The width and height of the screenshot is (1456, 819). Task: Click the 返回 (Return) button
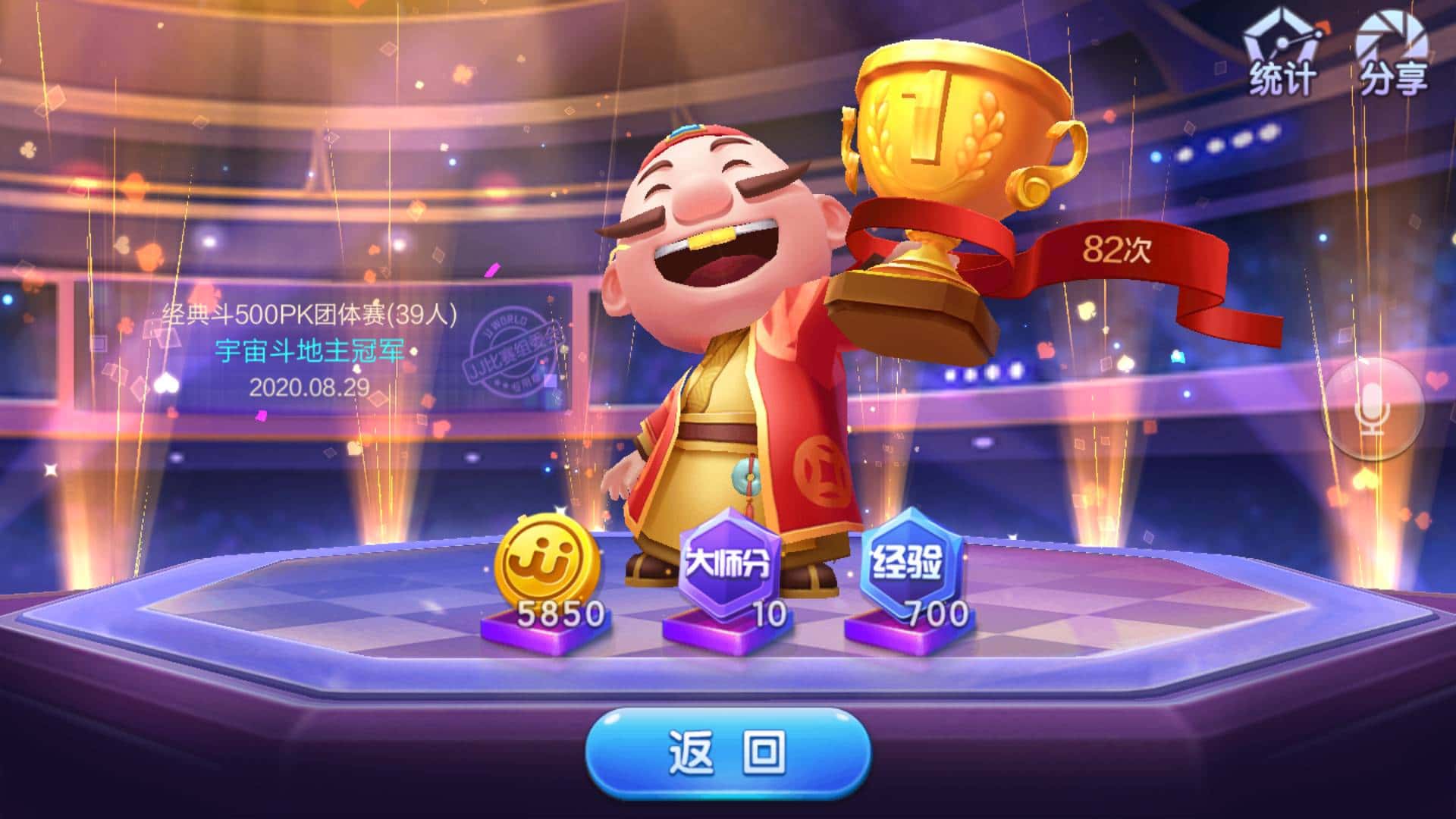pyautogui.click(x=727, y=752)
